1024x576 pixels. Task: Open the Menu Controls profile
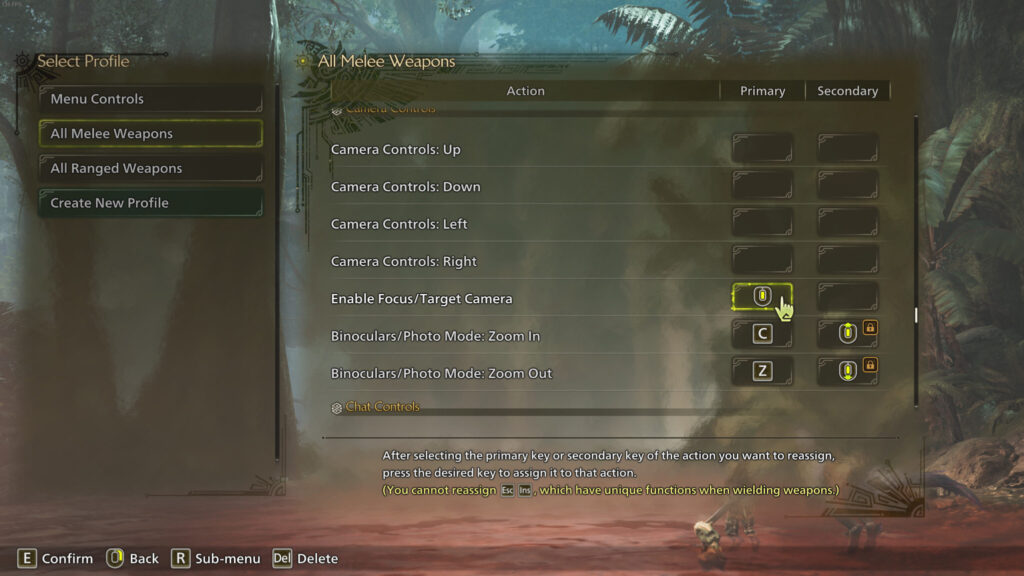[150, 99]
